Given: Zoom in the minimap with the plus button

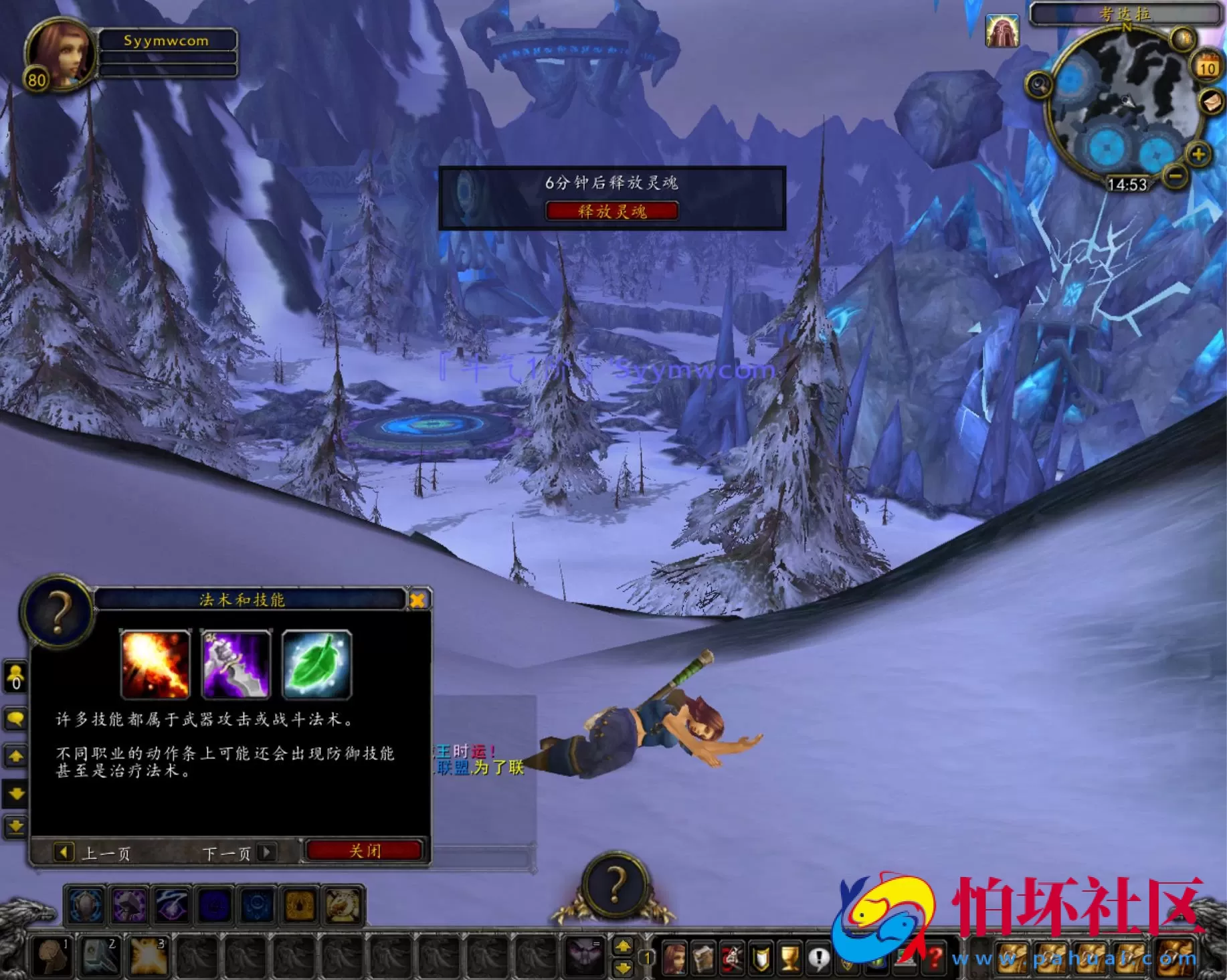Looking at the screenshot, I should (1198, 155).
